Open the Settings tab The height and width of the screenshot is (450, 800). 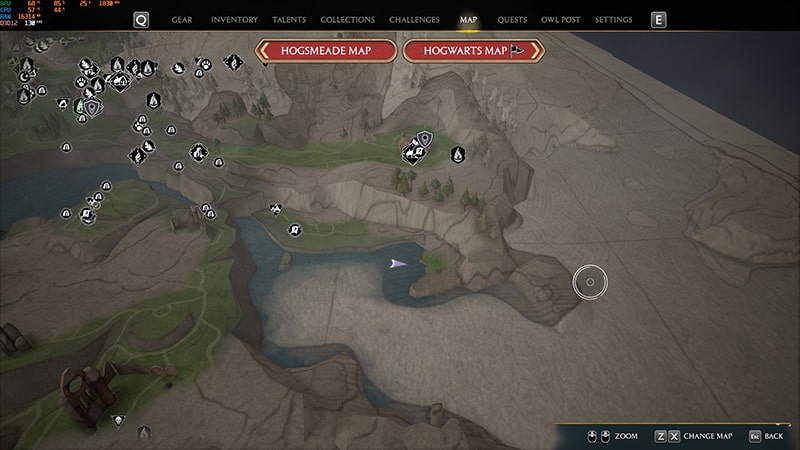click(613, 20)
